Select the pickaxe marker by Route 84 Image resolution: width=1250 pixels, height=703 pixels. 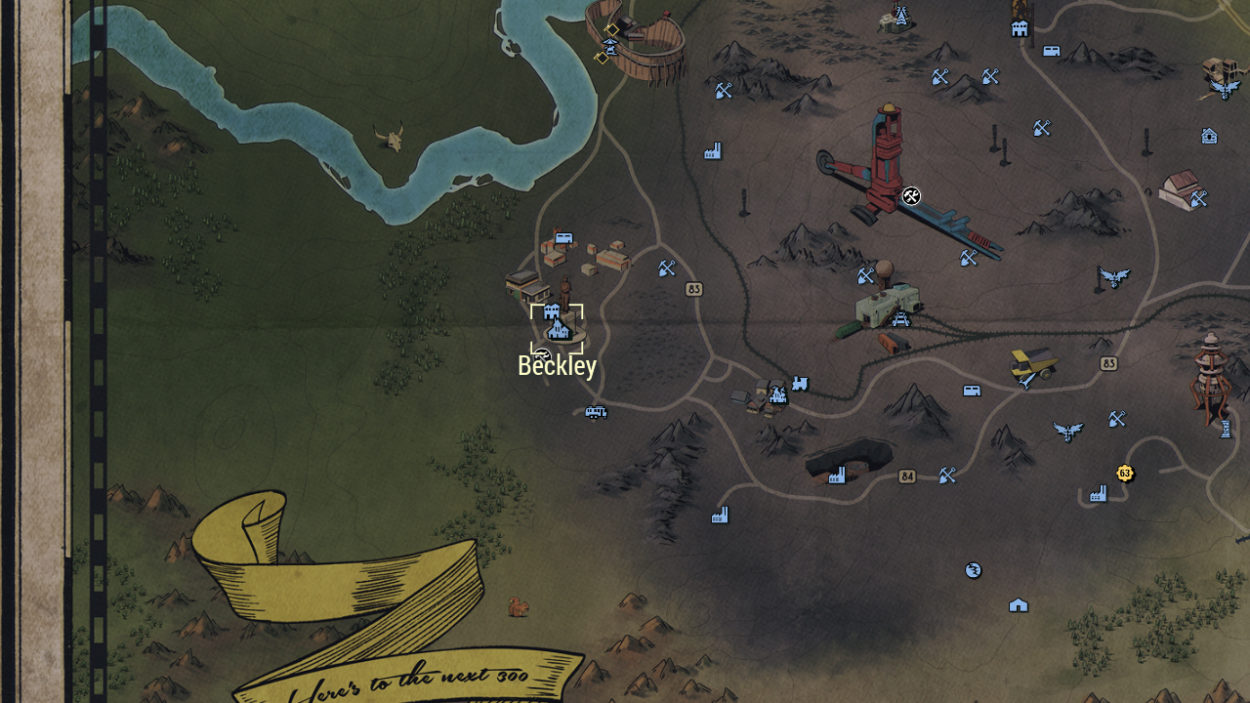[947, 475]
